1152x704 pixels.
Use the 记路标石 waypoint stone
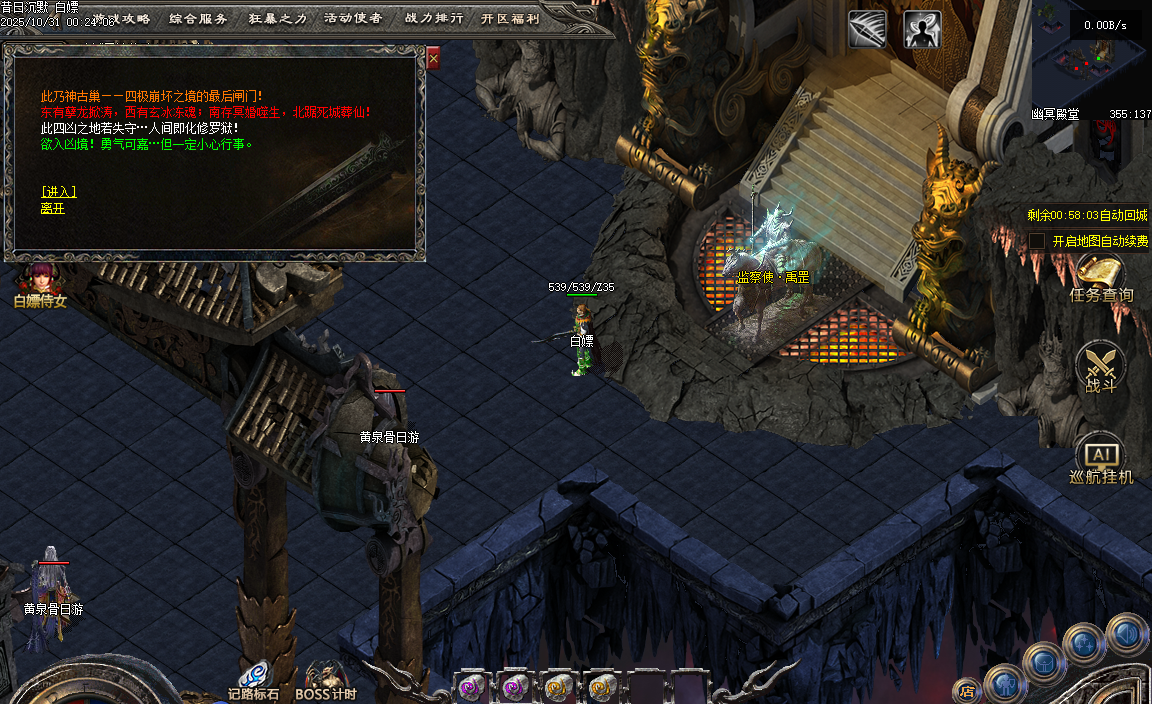coord(253,680)
